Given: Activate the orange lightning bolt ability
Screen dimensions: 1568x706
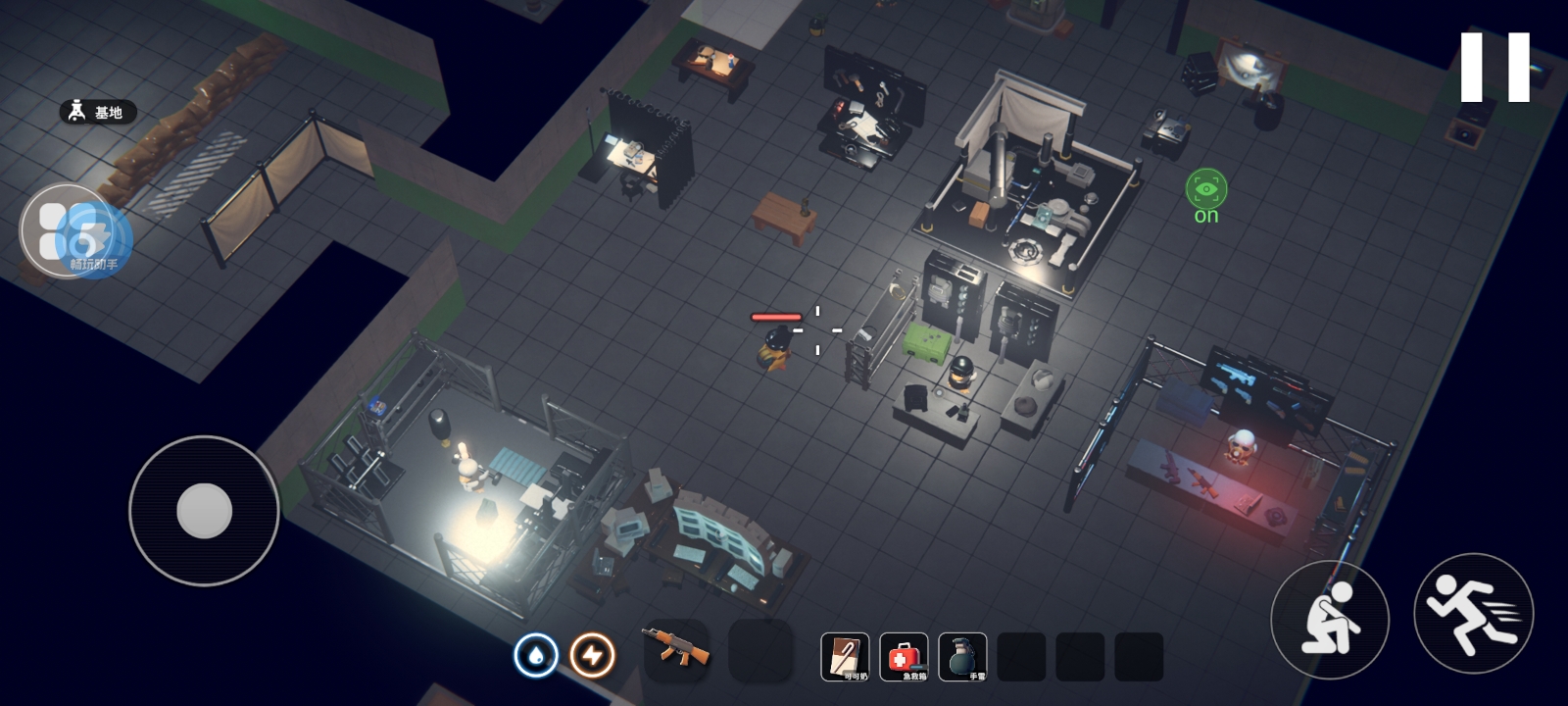Looking at the screenshot, I should (x=592, y=655).
